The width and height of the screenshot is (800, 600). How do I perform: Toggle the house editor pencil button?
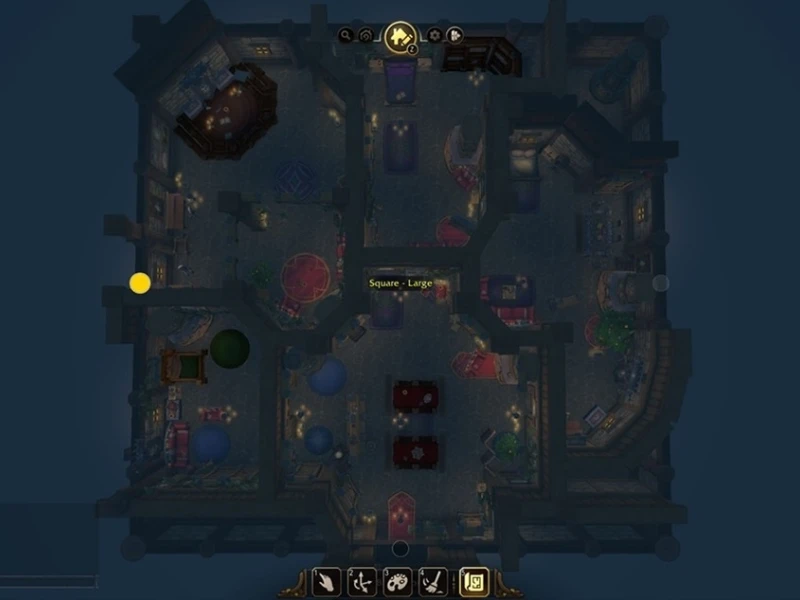(x=401, y=37)
